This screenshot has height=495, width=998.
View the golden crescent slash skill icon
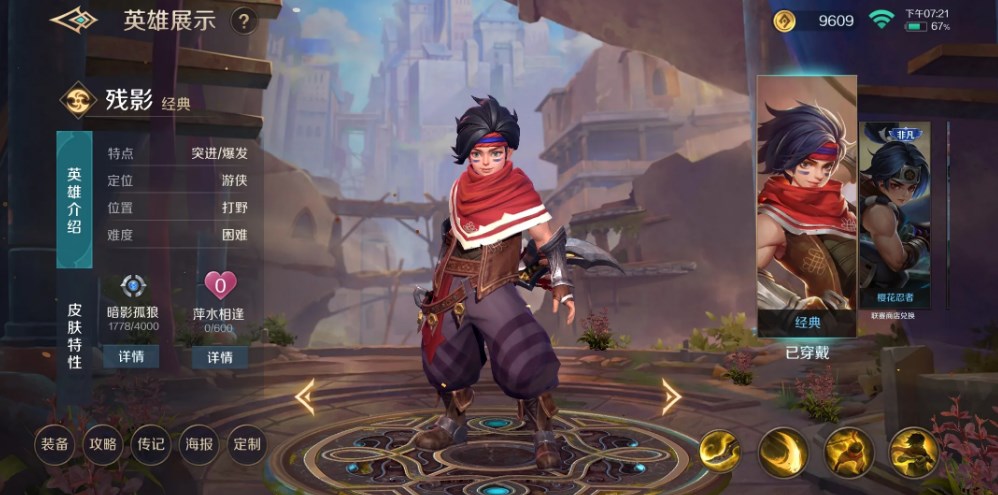click(783, 452)
